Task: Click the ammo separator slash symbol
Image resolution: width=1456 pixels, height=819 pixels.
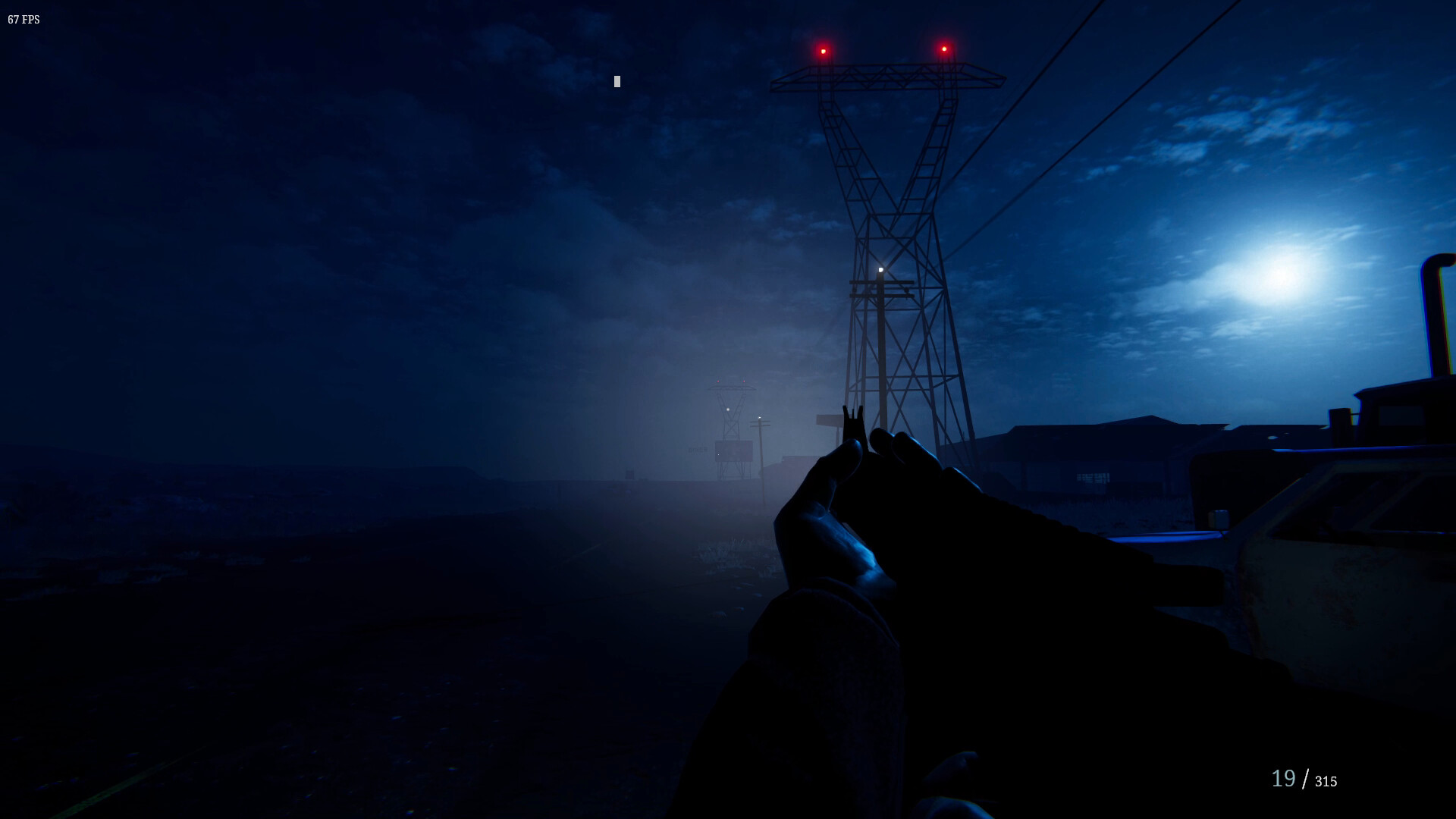Action: (x=1306, y=778)
